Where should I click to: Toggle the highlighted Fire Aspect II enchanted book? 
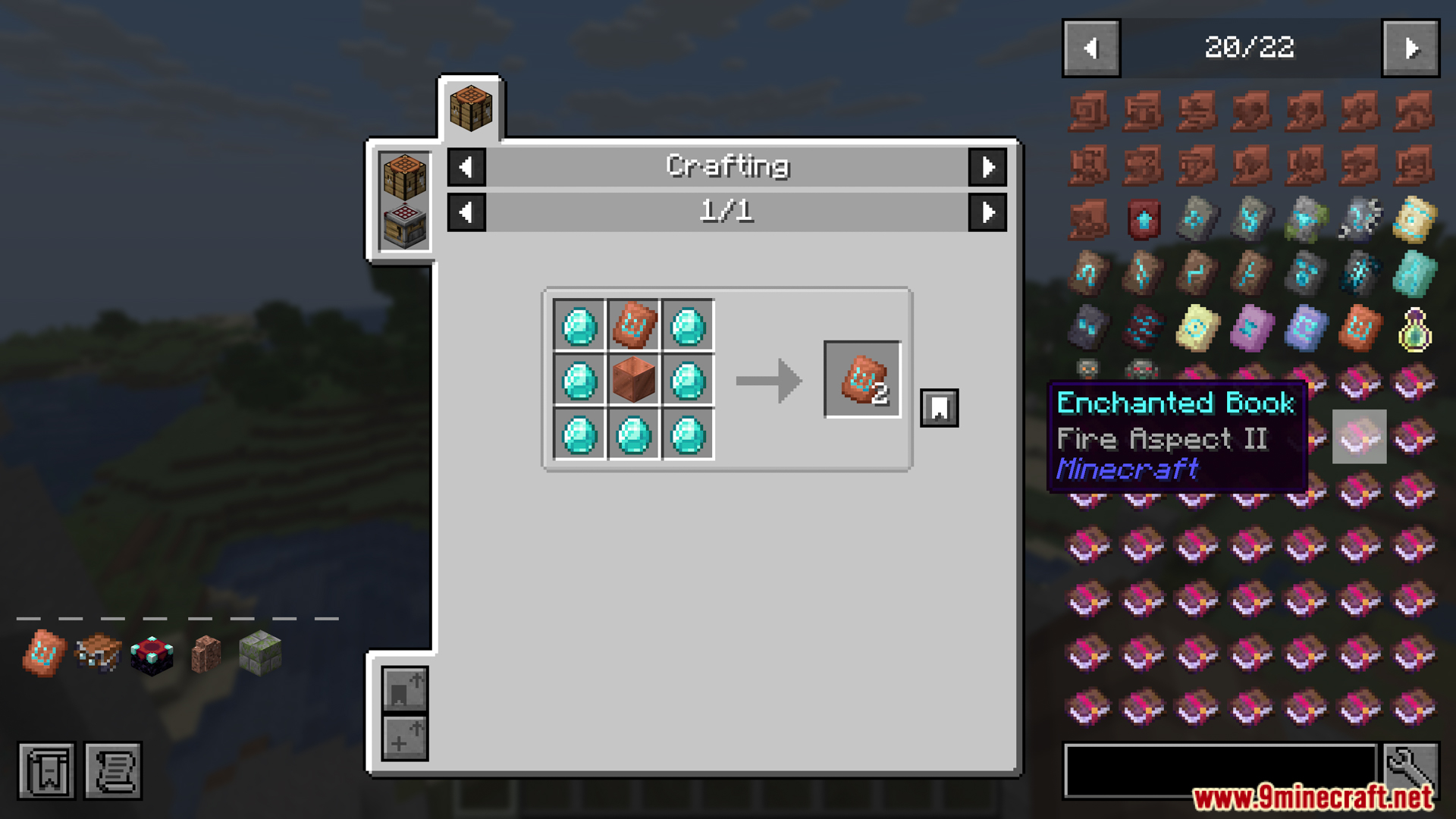1360,438
